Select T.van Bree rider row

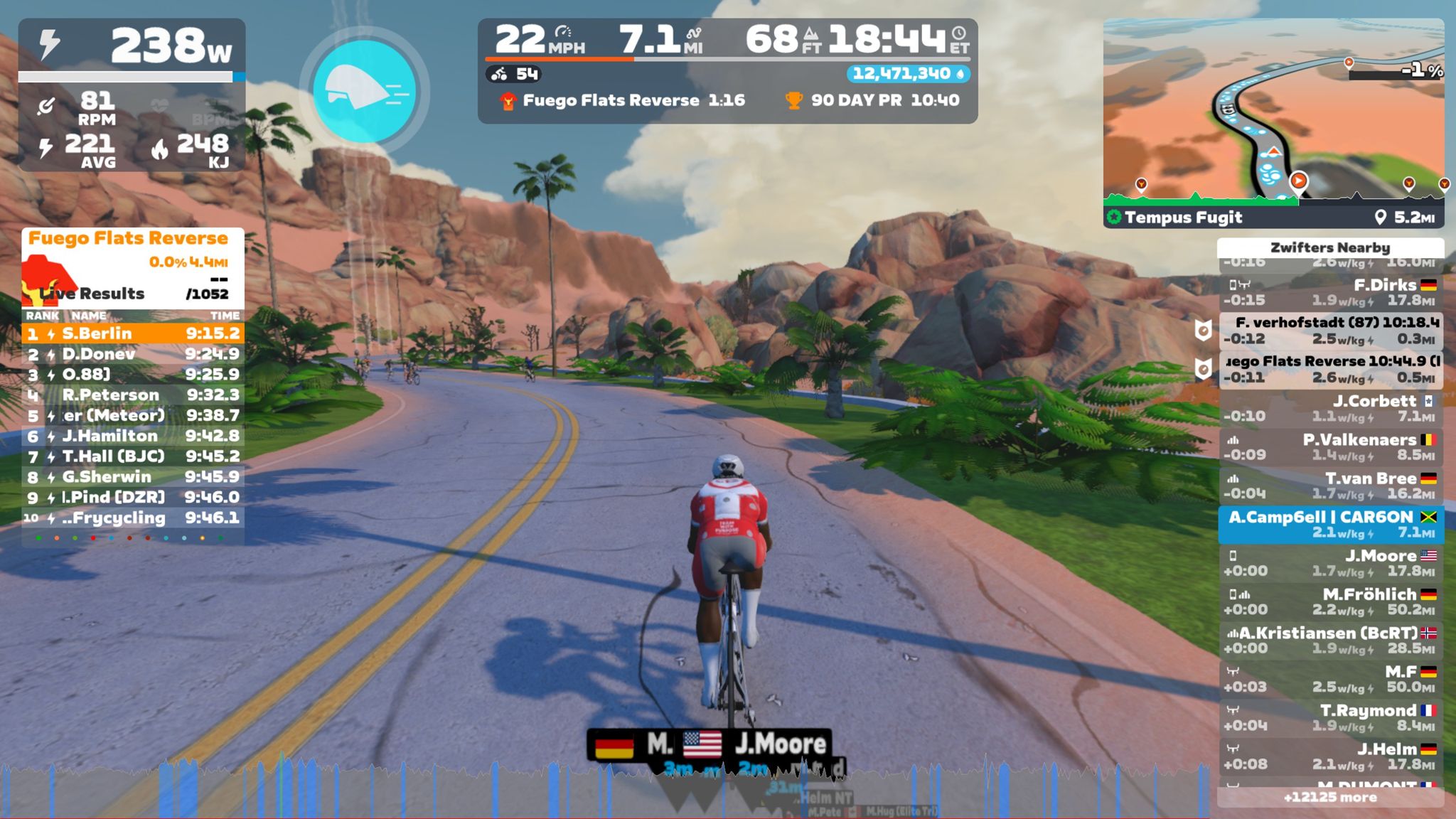click(1329, 486)
